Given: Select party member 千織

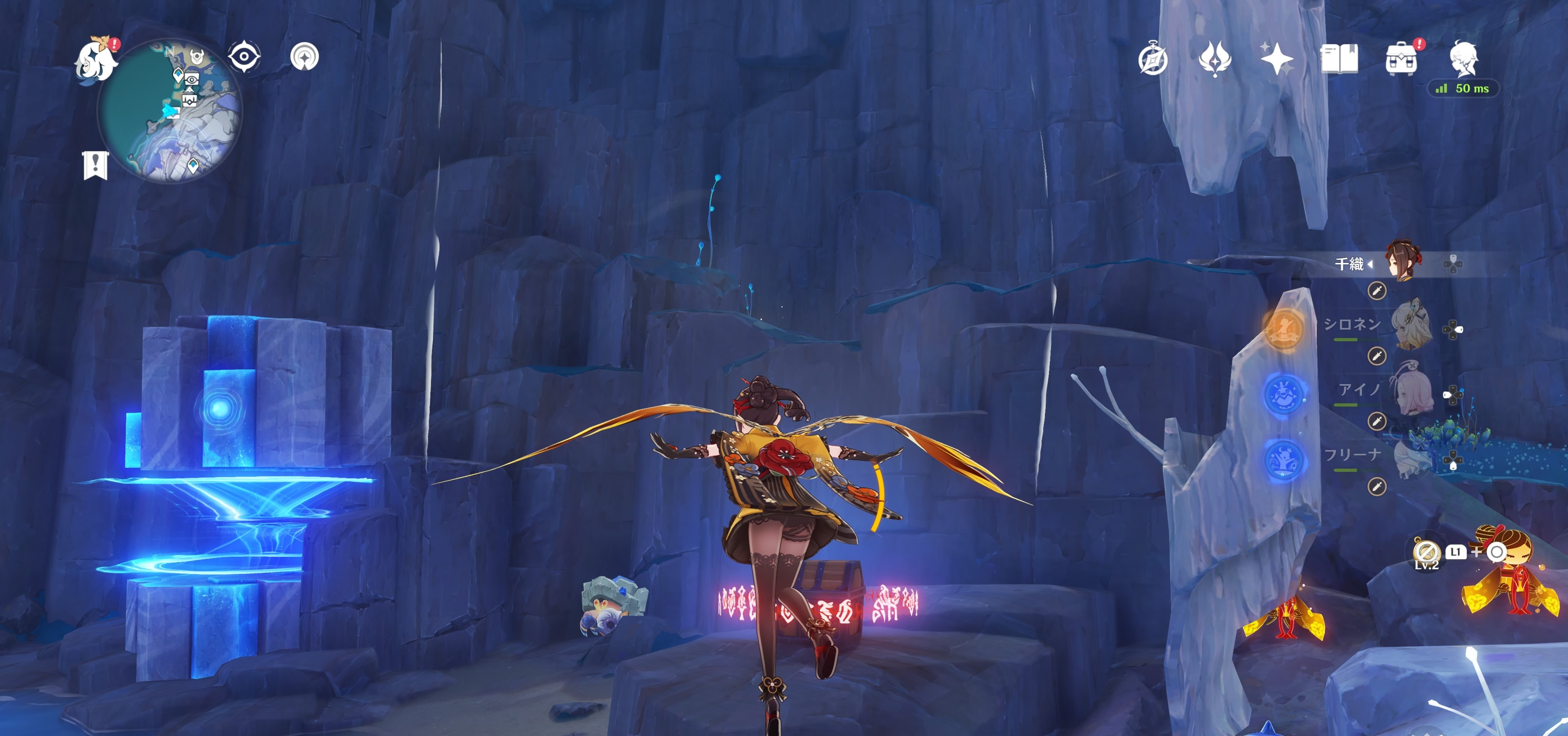Looking at the screenshot, I should coord(1402,262).
